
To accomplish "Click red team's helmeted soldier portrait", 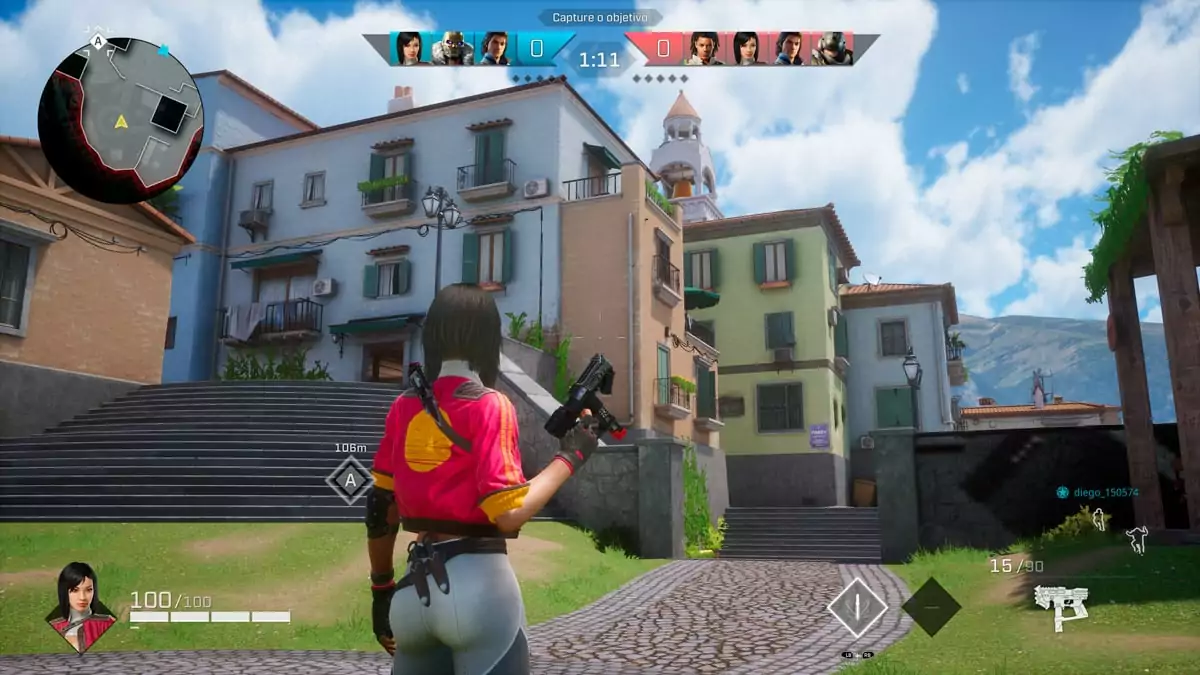I will 831,48.
